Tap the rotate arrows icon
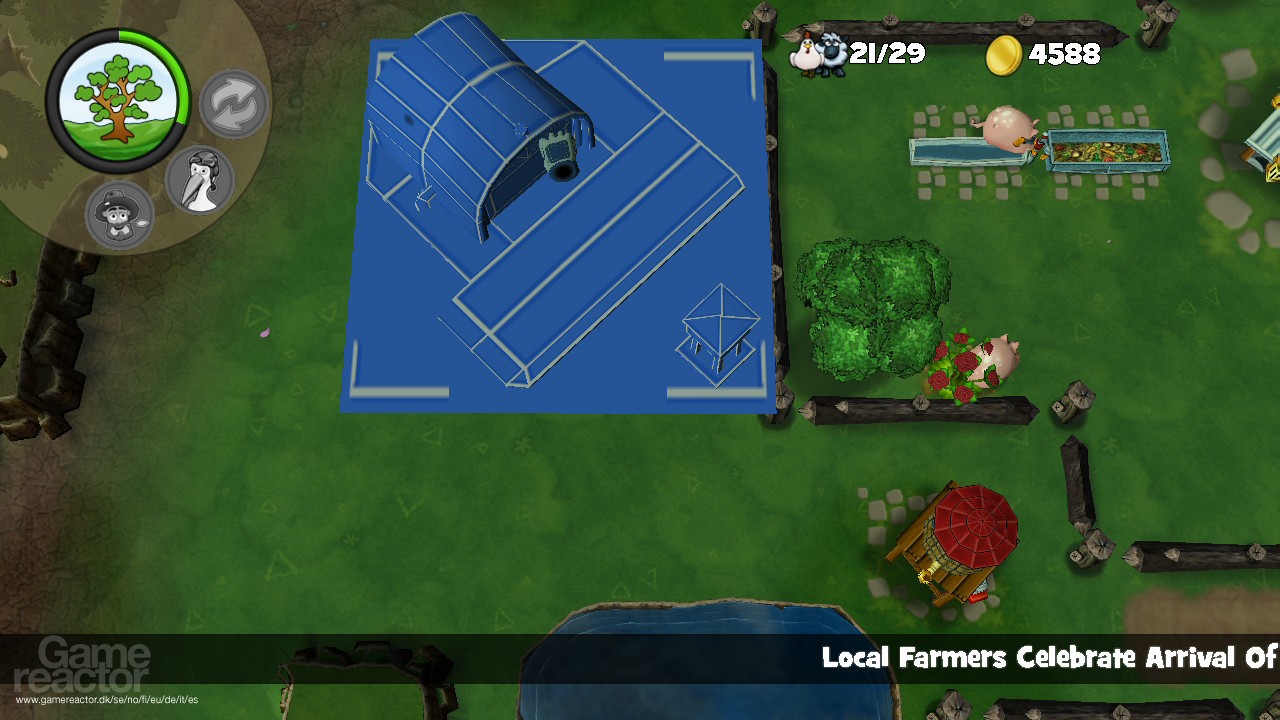 [x=232, y=103]
